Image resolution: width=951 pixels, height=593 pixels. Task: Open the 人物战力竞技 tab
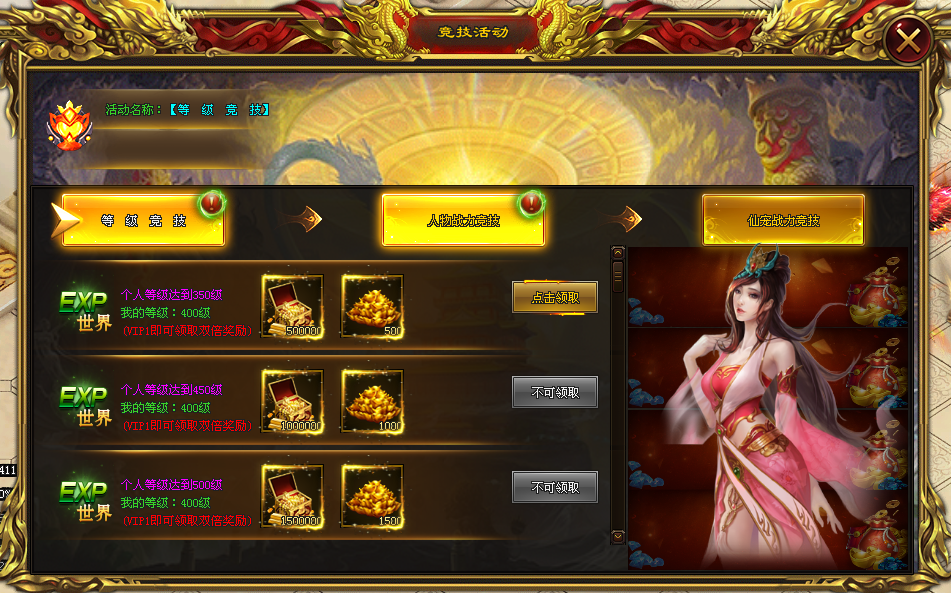[x=463, y=220]
